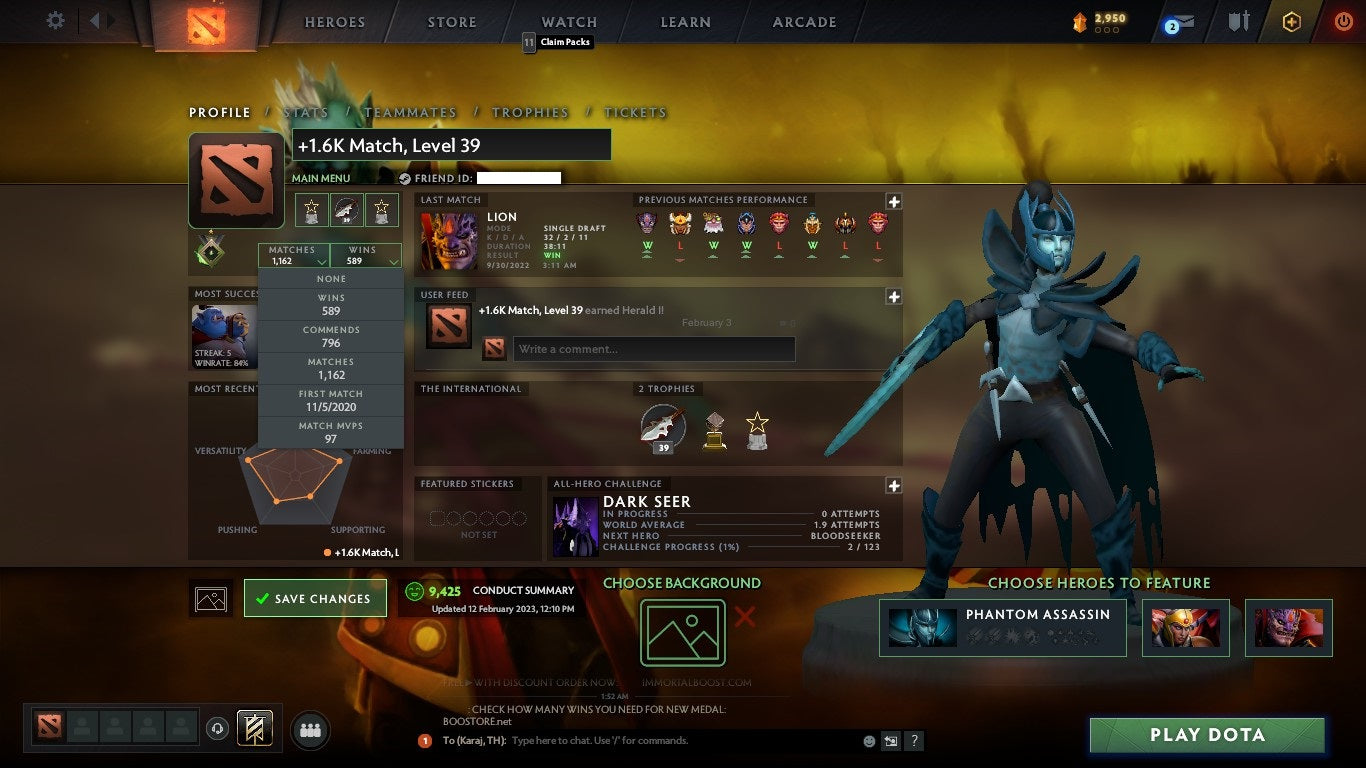The height and width of the screenshot is (768, 1366).
Task: Click the green Save Changes button
Action: 315,597
